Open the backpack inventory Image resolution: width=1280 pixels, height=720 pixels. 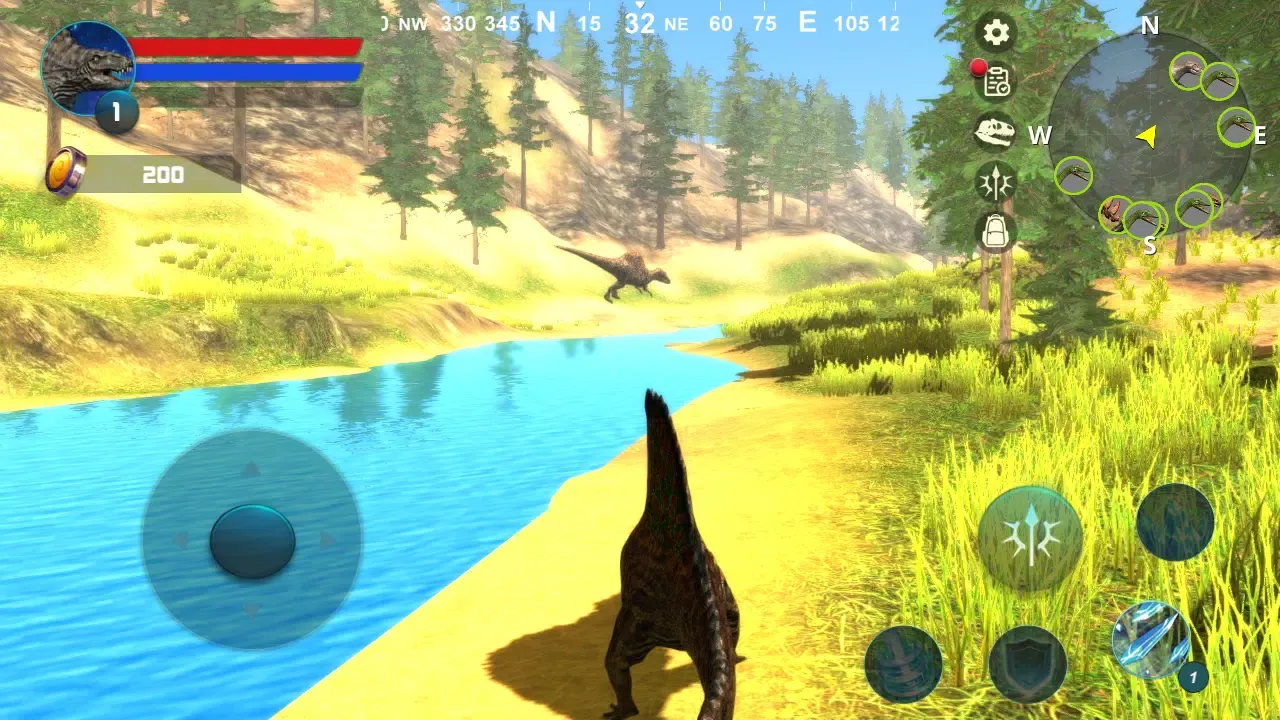point(995,232)
